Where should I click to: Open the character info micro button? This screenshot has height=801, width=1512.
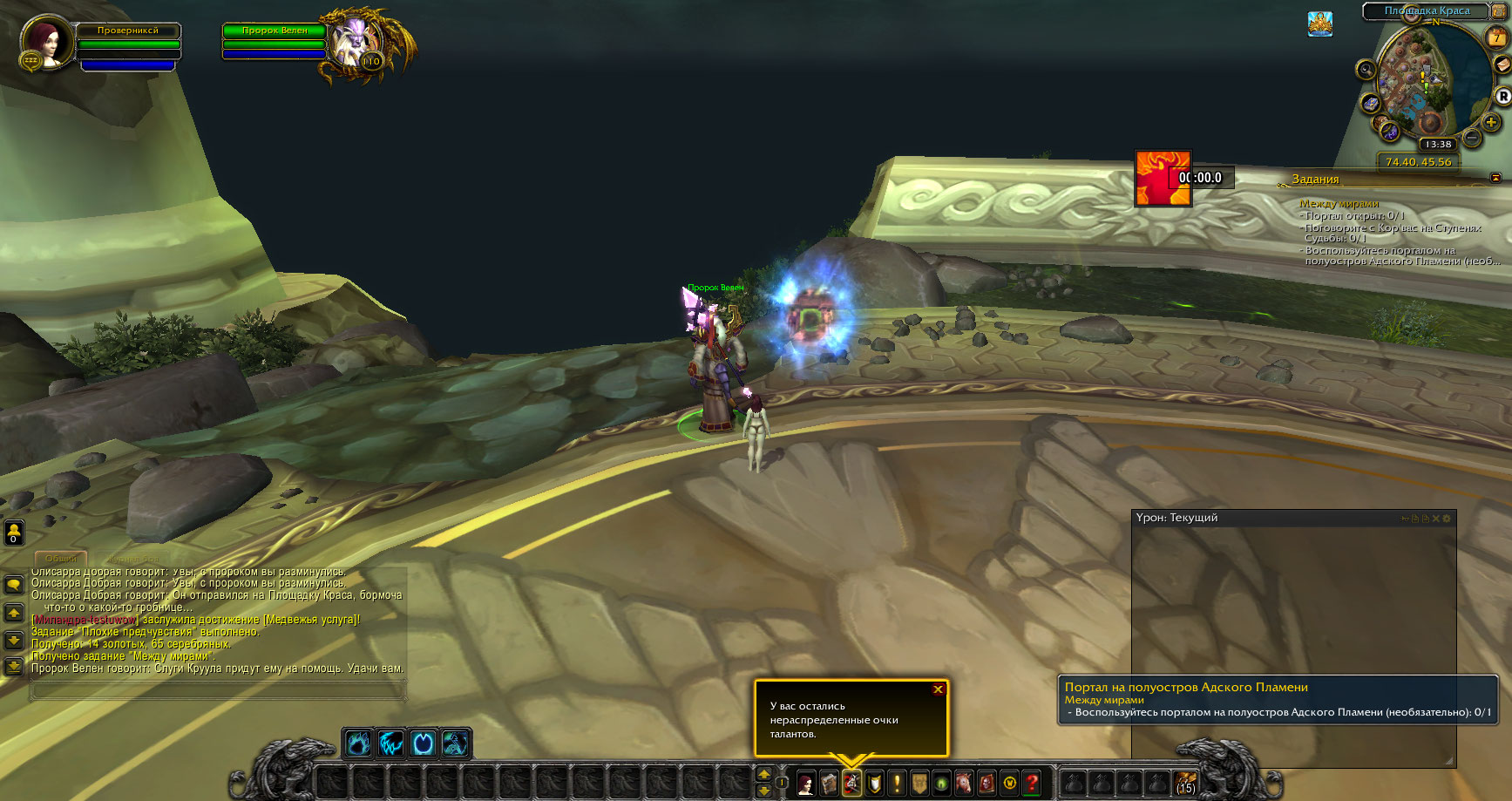[x=806, y=784]
